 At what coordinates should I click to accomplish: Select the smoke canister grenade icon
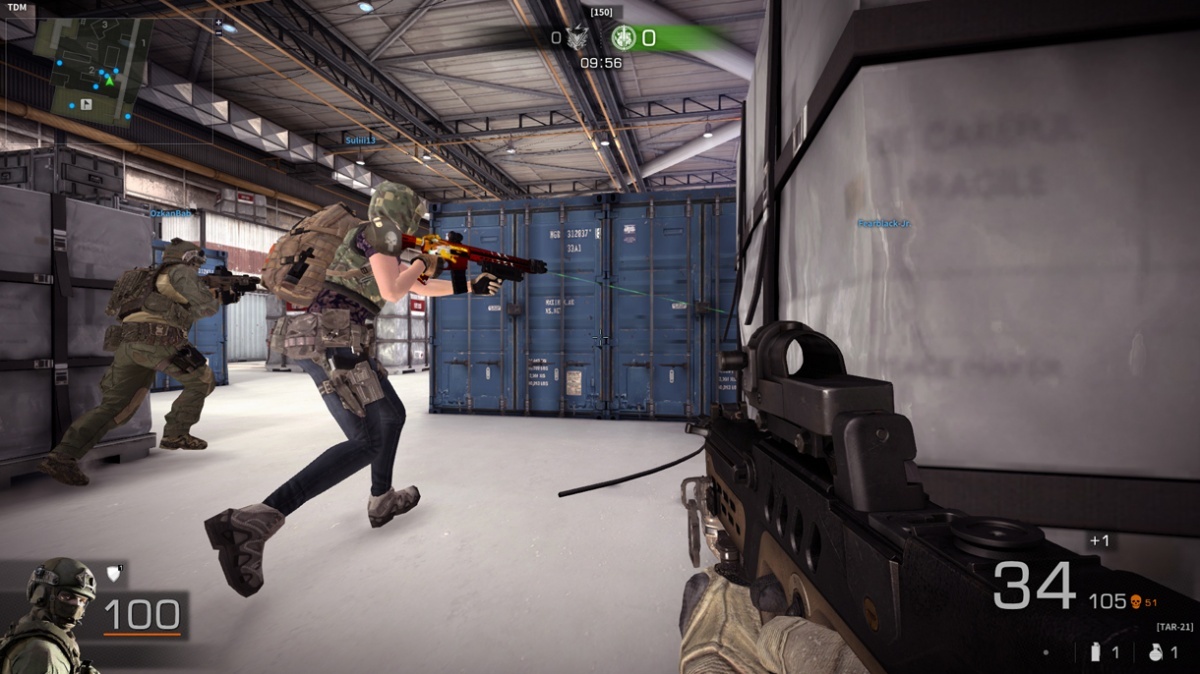[x=1097, y=652]
